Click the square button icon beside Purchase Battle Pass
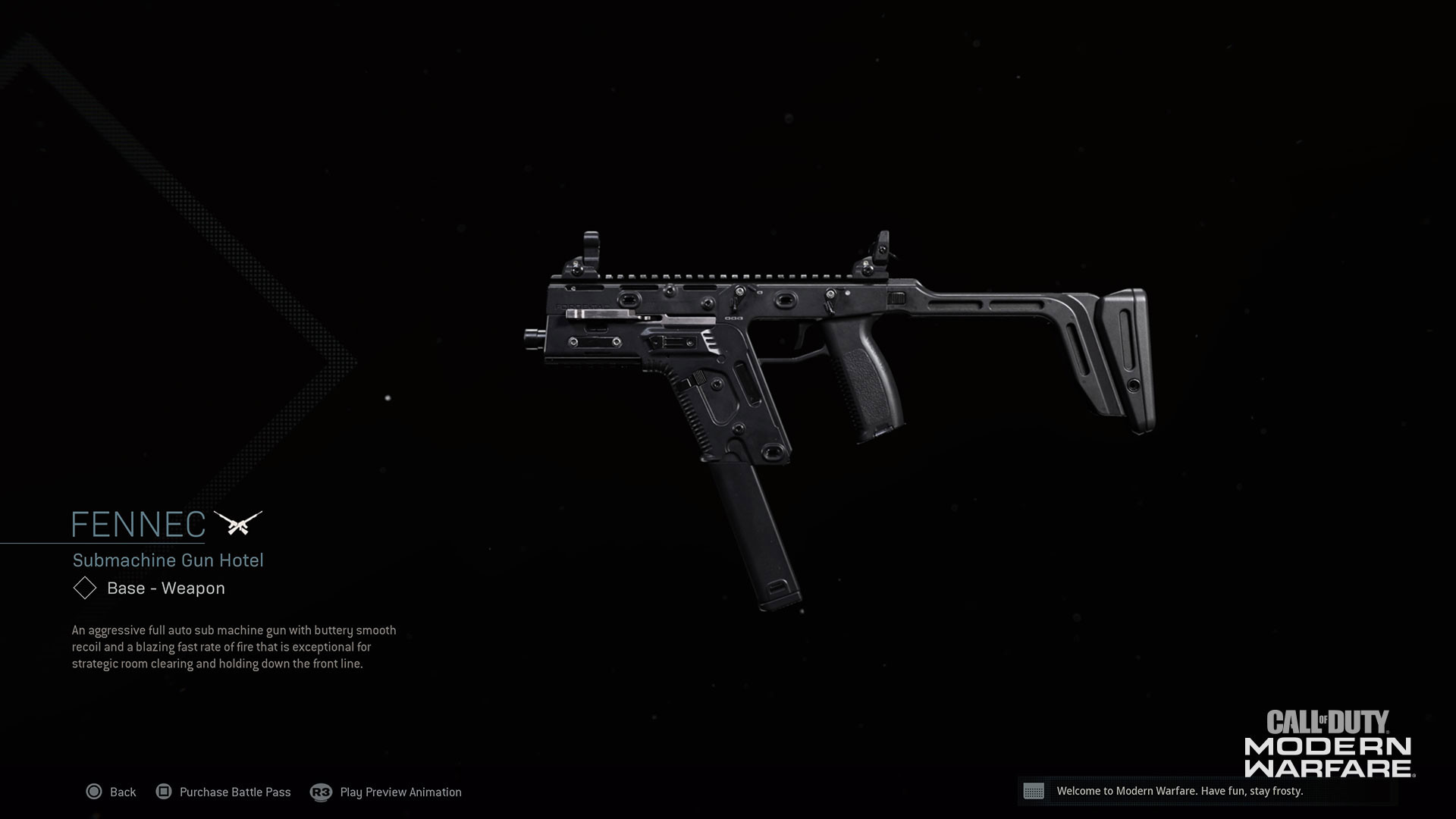 pos(165,792)
